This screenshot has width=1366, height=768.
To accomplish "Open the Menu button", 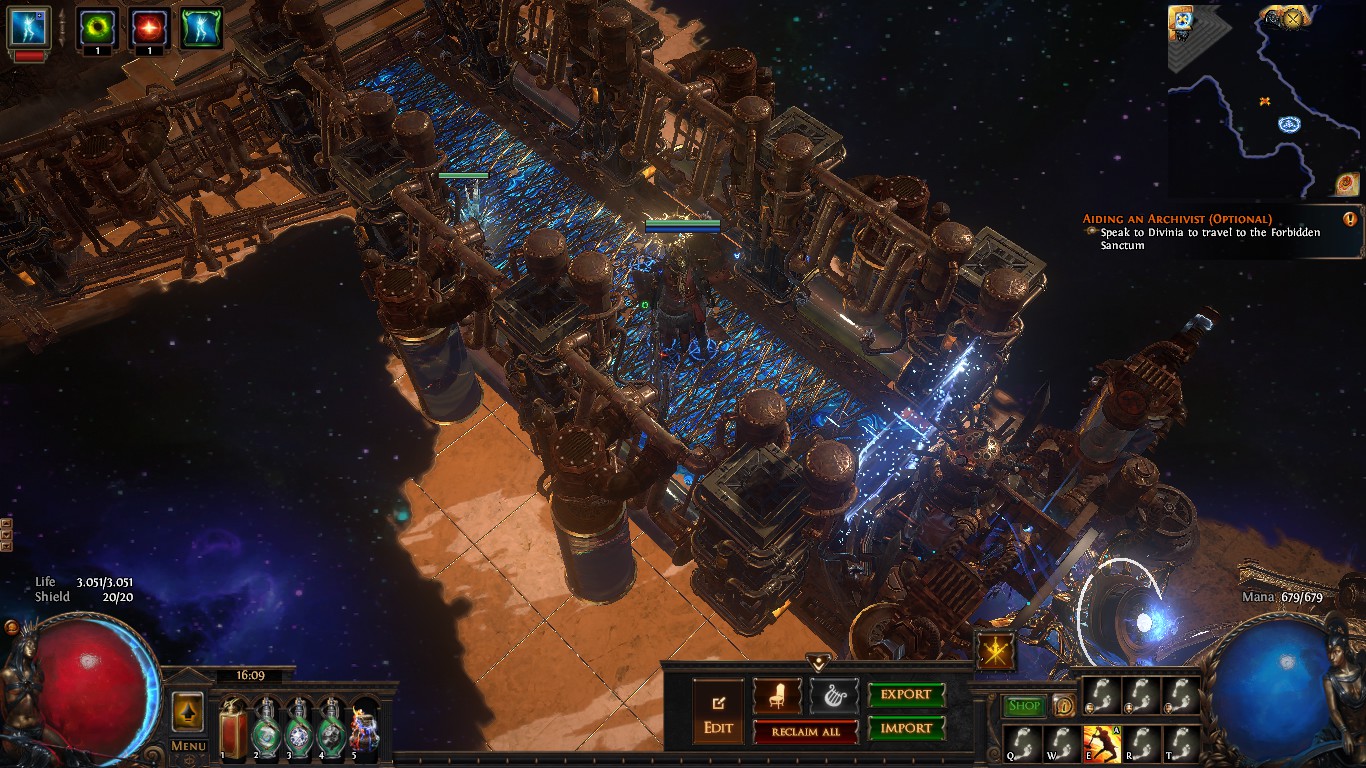I will click(x=188, y=745).
